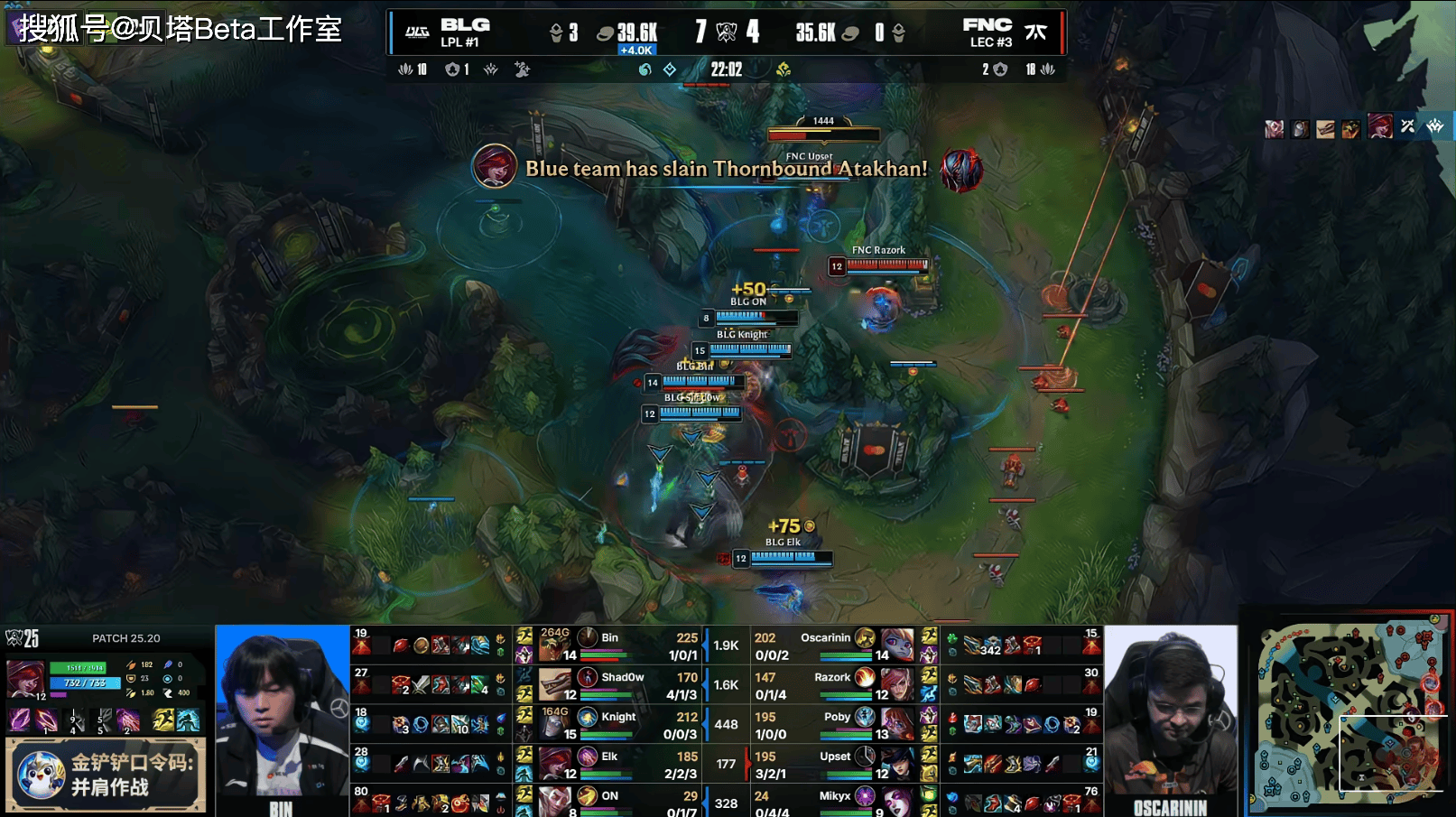Click the BLG team logo
The image size is (1456, 817).
[417, 32]
